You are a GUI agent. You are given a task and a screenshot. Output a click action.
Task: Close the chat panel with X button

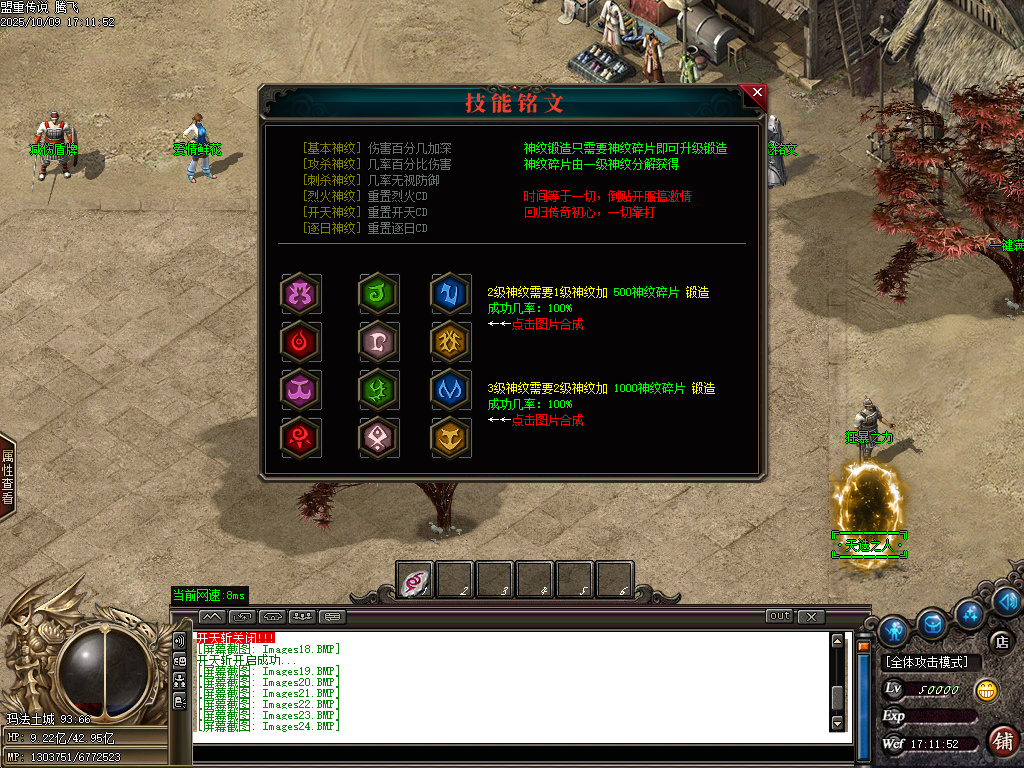pyautogui.click(x=811, y=616)
